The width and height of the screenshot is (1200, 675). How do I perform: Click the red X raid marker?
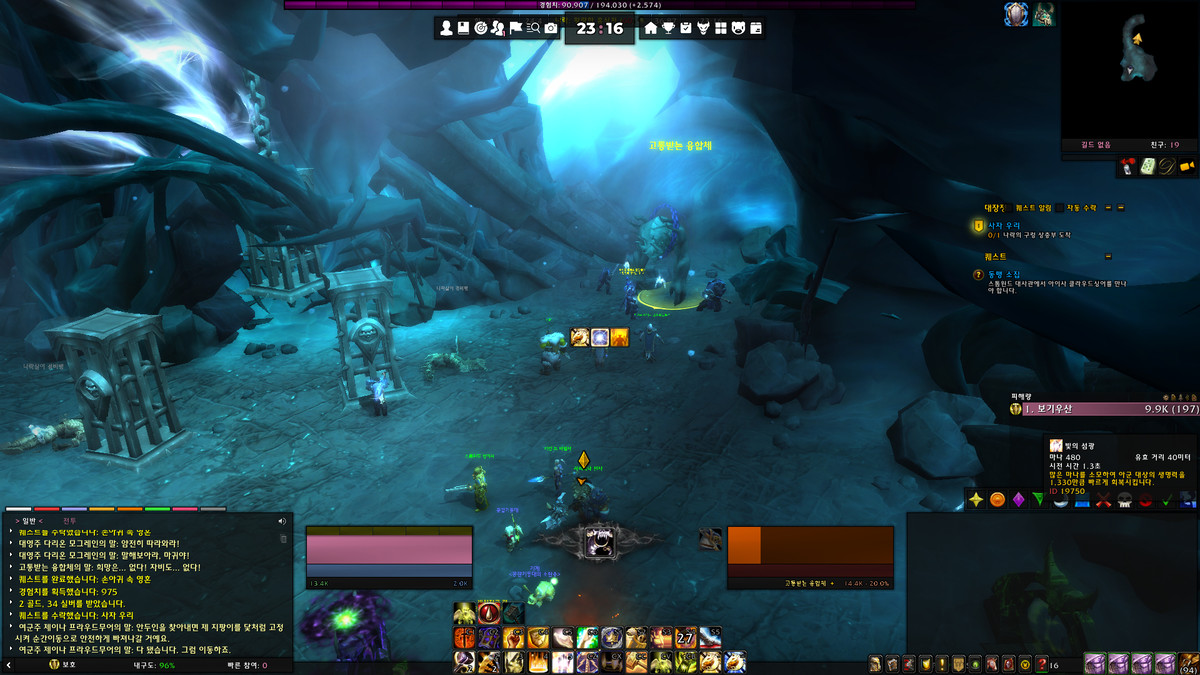[x=1104, y=499]
